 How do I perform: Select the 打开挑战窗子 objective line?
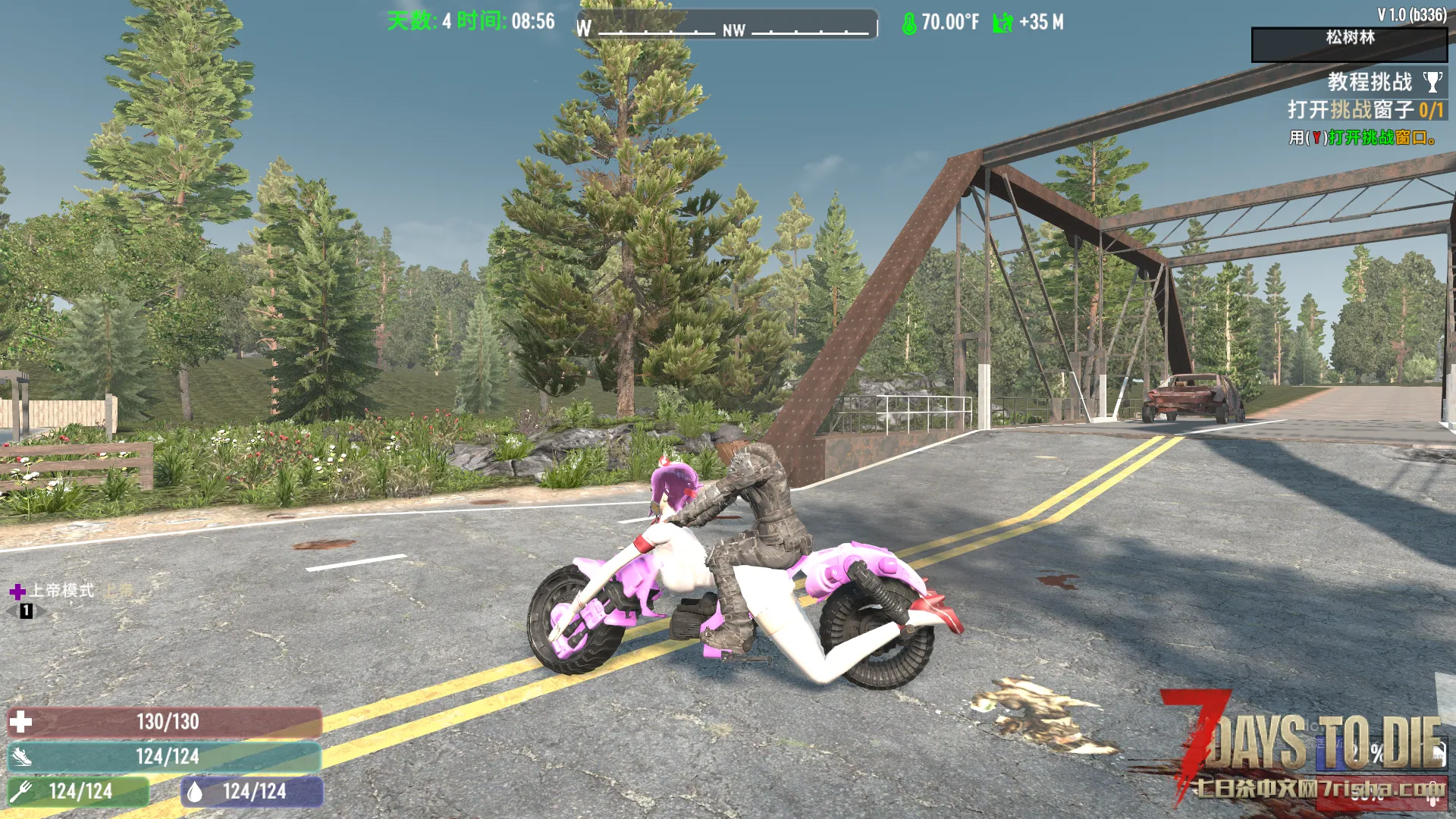point(1364,110)
